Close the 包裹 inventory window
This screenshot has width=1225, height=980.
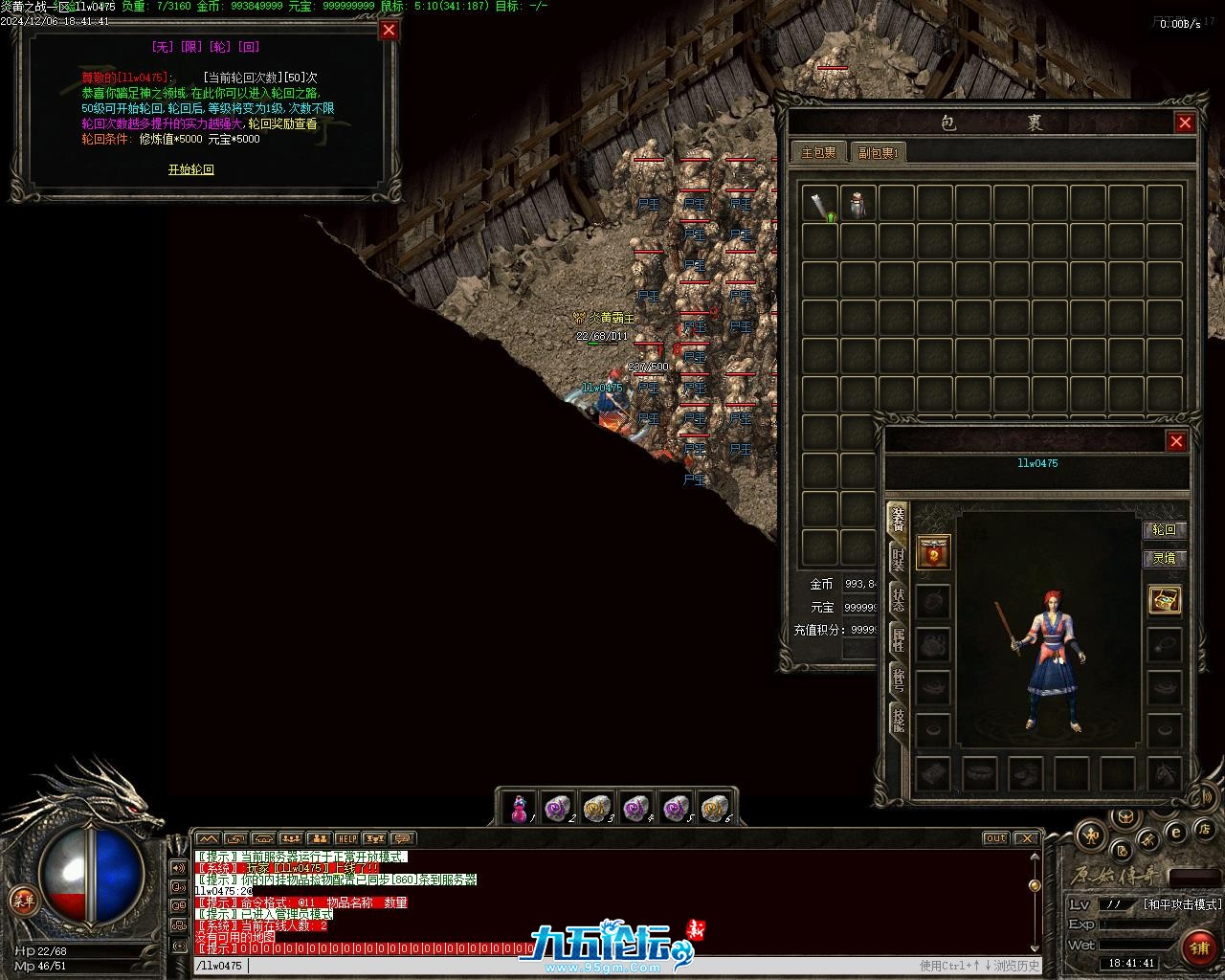(x=1185, y=122)
